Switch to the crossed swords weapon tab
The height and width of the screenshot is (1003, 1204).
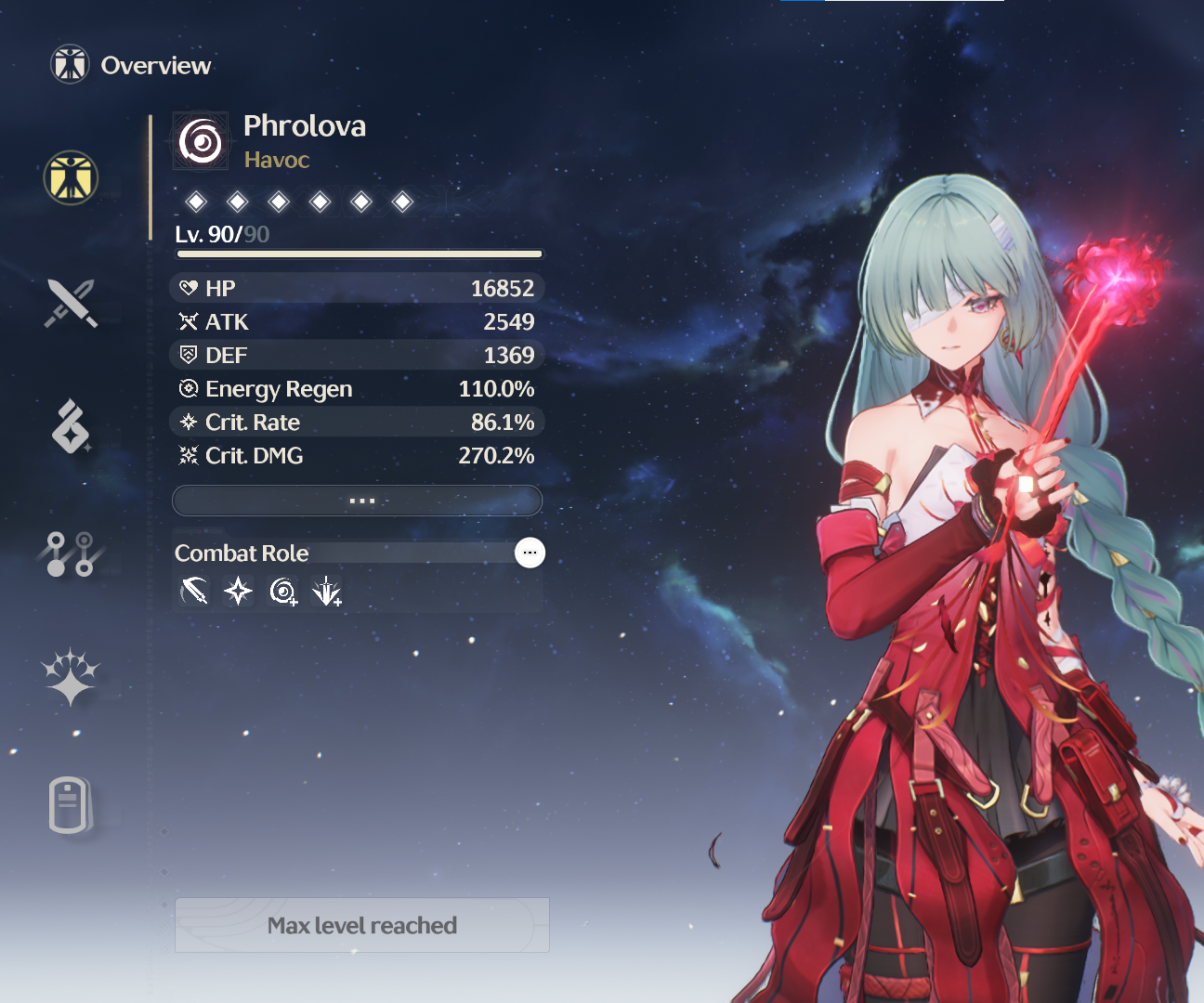(71, 303)
